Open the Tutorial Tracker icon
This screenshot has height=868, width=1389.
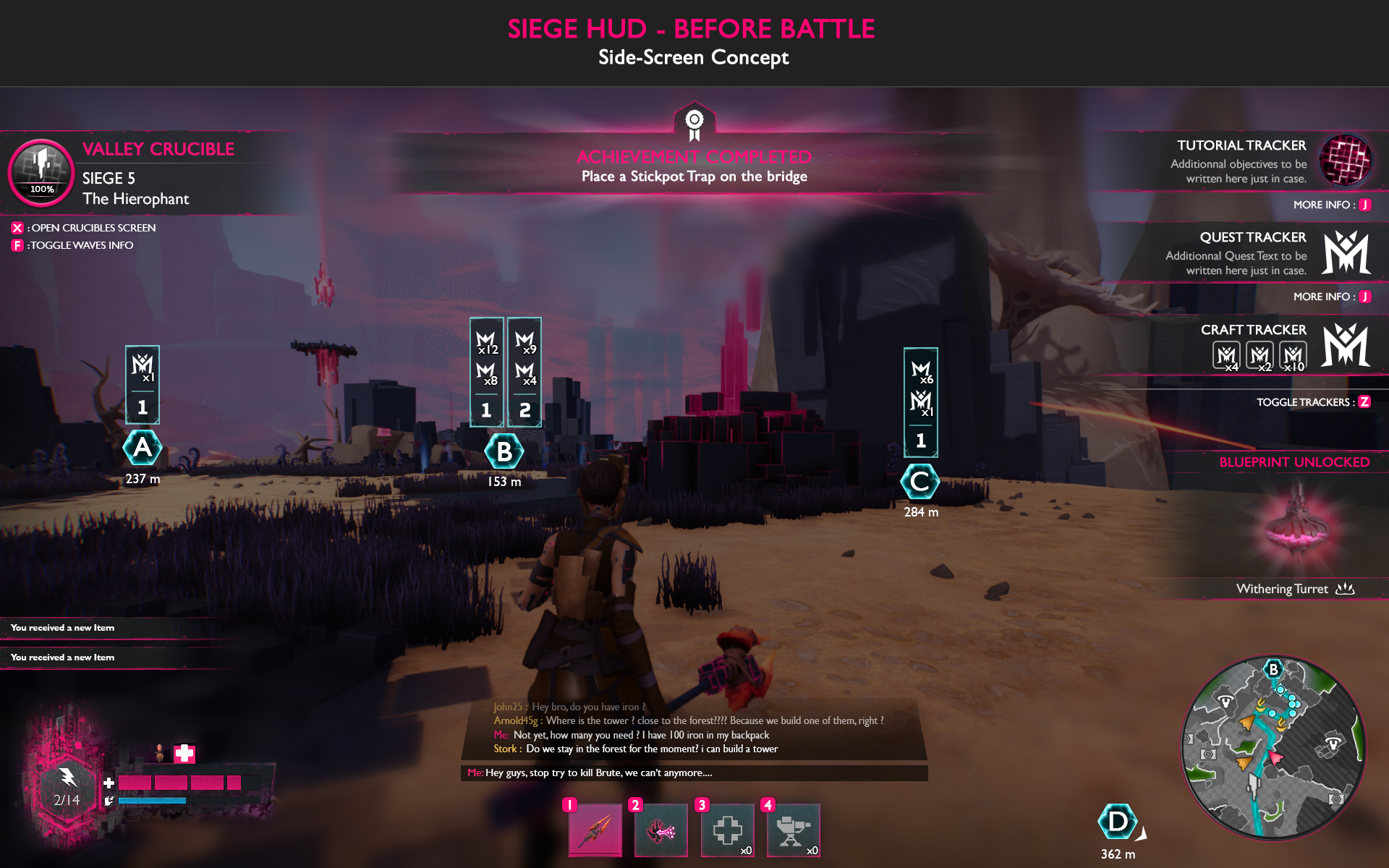(1345, 160)
